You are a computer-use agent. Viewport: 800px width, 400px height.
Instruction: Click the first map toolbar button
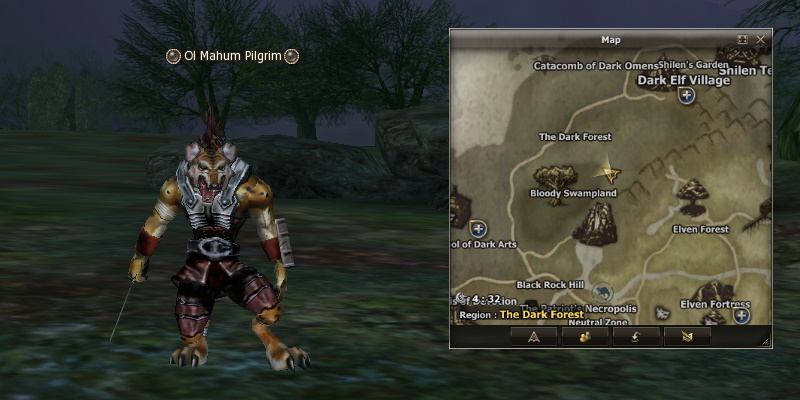(533, 337)
